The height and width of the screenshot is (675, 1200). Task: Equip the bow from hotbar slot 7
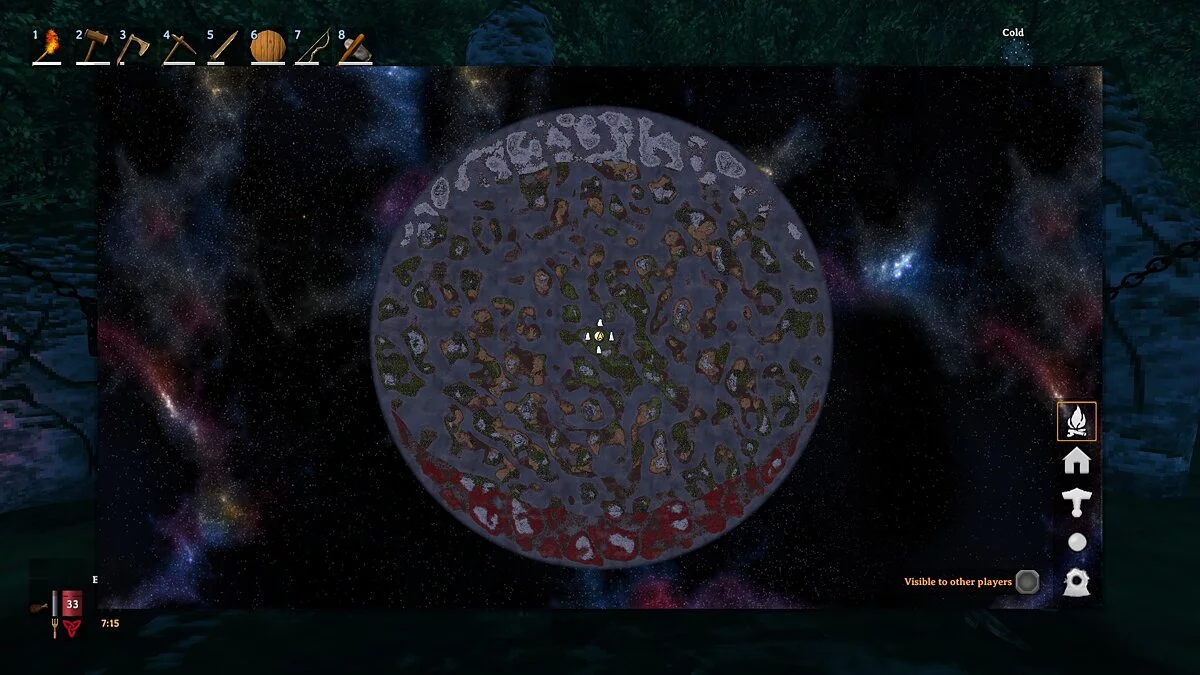tap(312, 48)
